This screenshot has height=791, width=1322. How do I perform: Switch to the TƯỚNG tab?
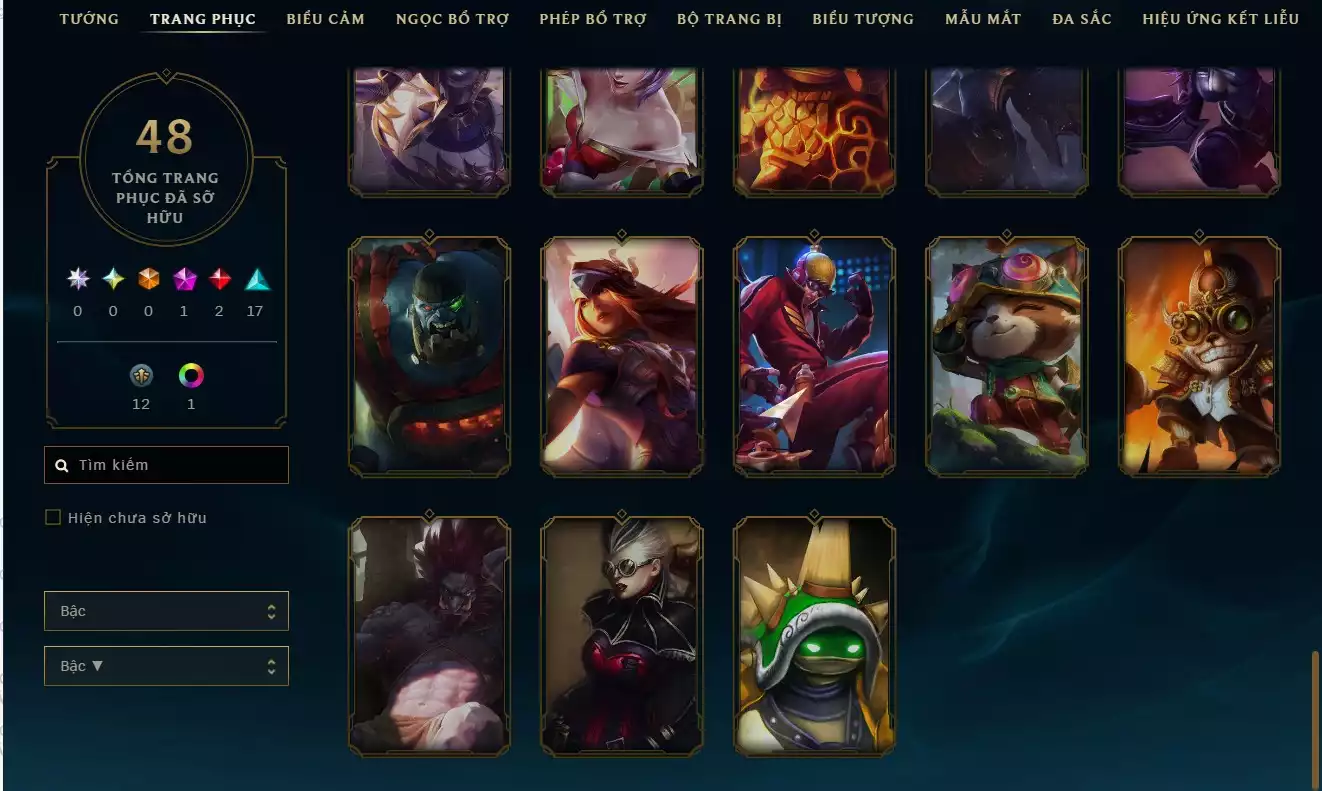point(89,18)
